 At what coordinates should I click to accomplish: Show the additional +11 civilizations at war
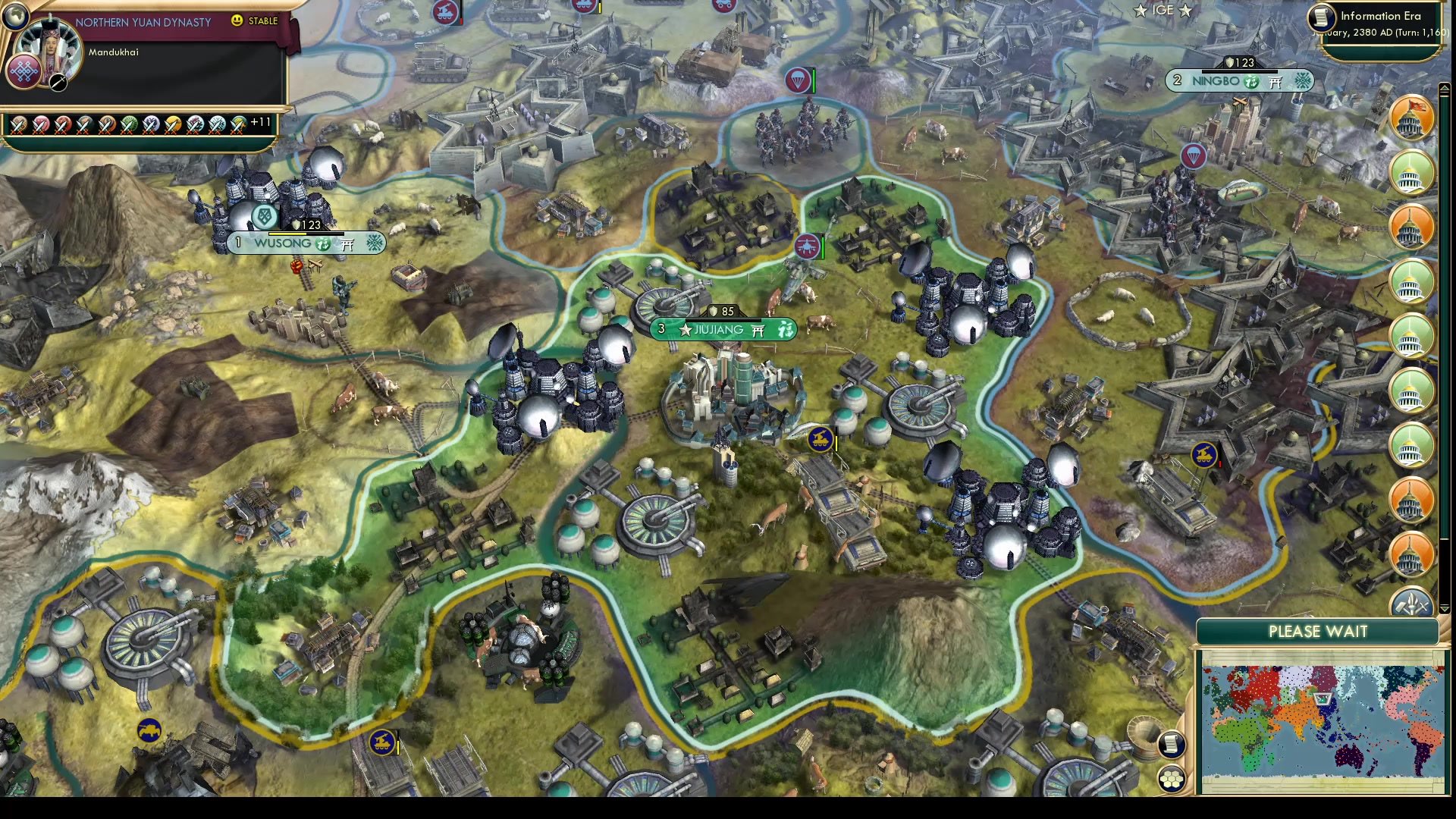click(260, 122)
